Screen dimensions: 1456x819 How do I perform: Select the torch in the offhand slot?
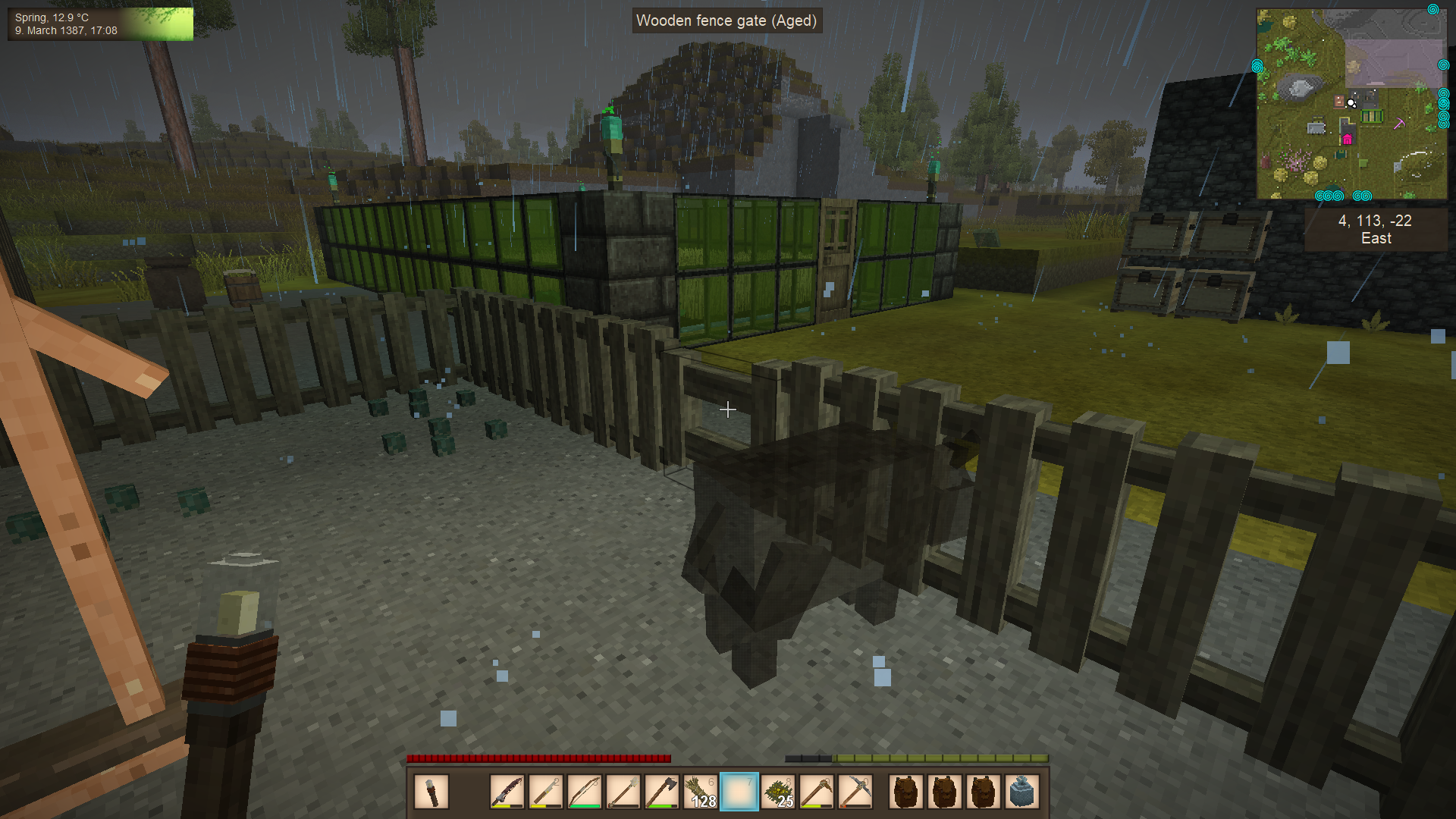pos(431,792)
